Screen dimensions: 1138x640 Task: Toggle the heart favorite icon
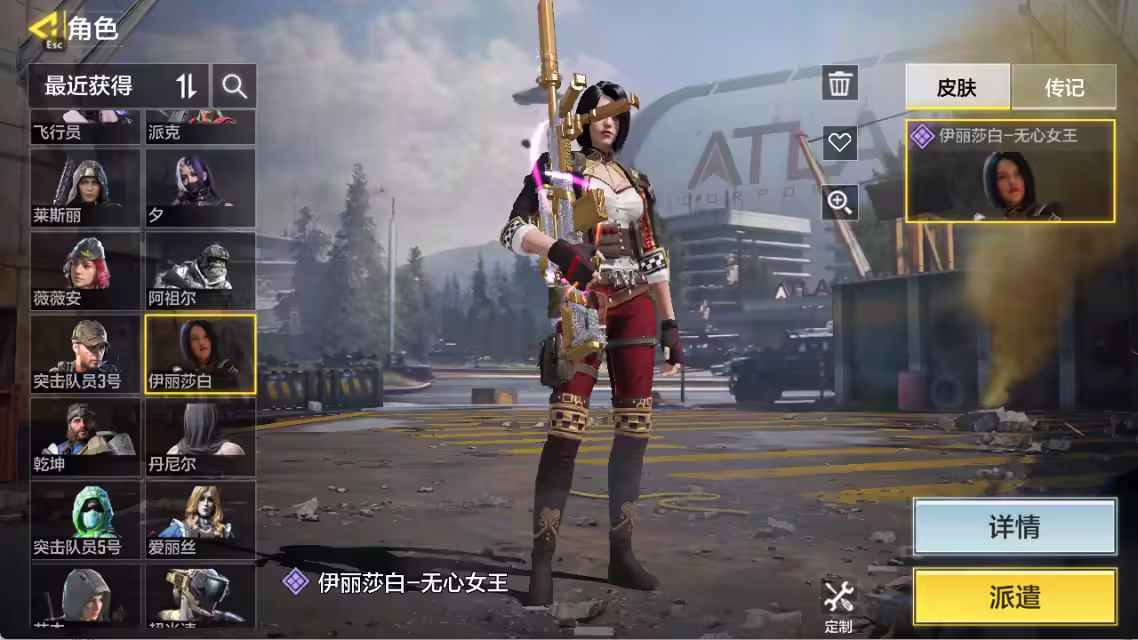(840, 142)
